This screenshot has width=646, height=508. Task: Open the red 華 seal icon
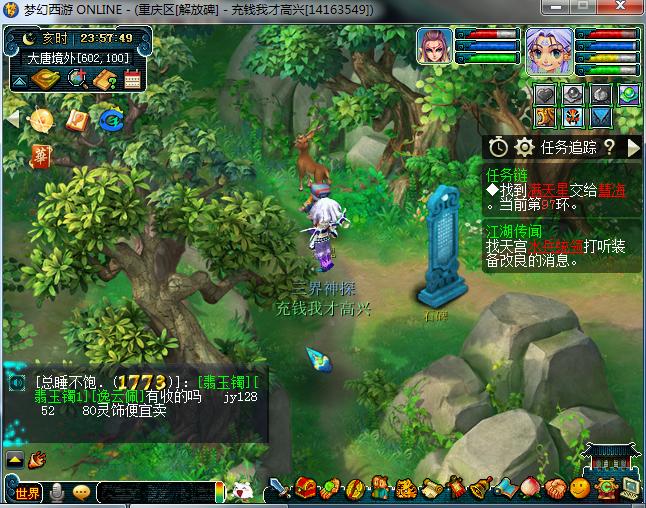pos(41,155)
